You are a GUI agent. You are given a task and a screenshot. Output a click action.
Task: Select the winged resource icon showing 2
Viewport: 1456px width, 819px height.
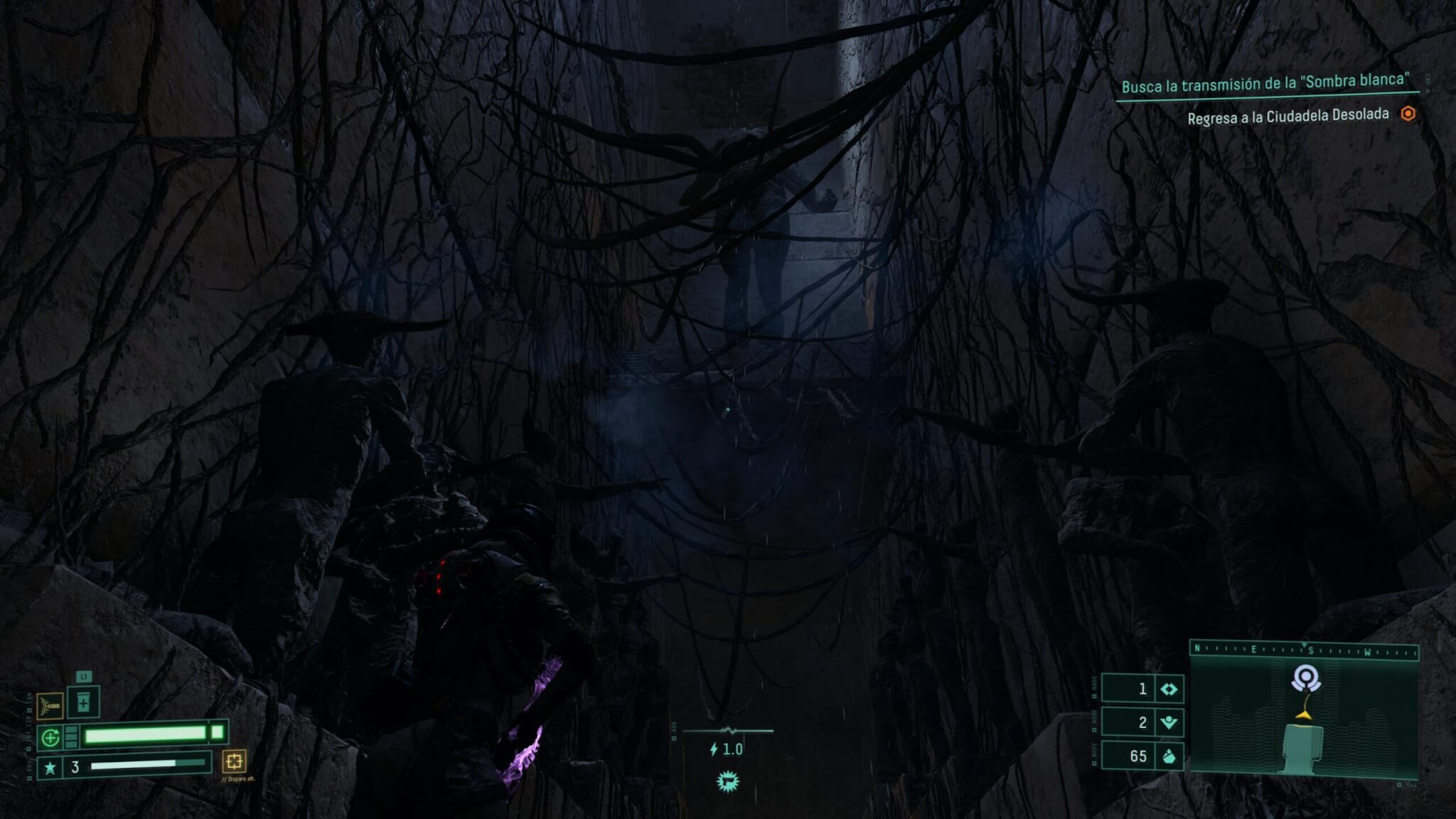pos(1168,722)
